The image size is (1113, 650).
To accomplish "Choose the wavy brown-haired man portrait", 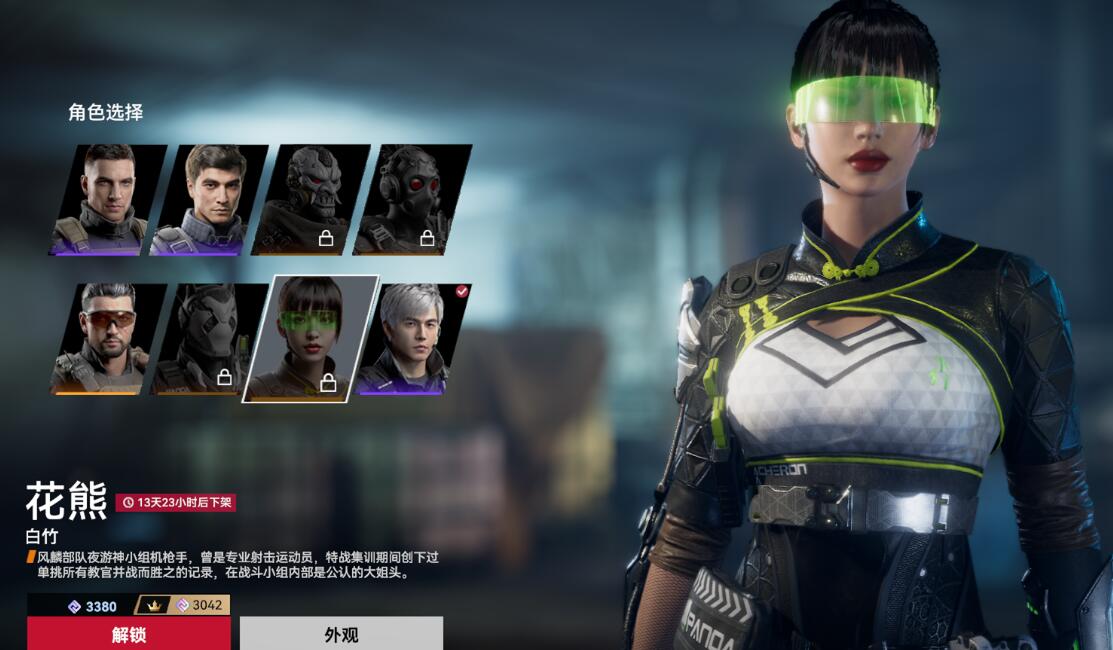I will [x=209, y=200].
